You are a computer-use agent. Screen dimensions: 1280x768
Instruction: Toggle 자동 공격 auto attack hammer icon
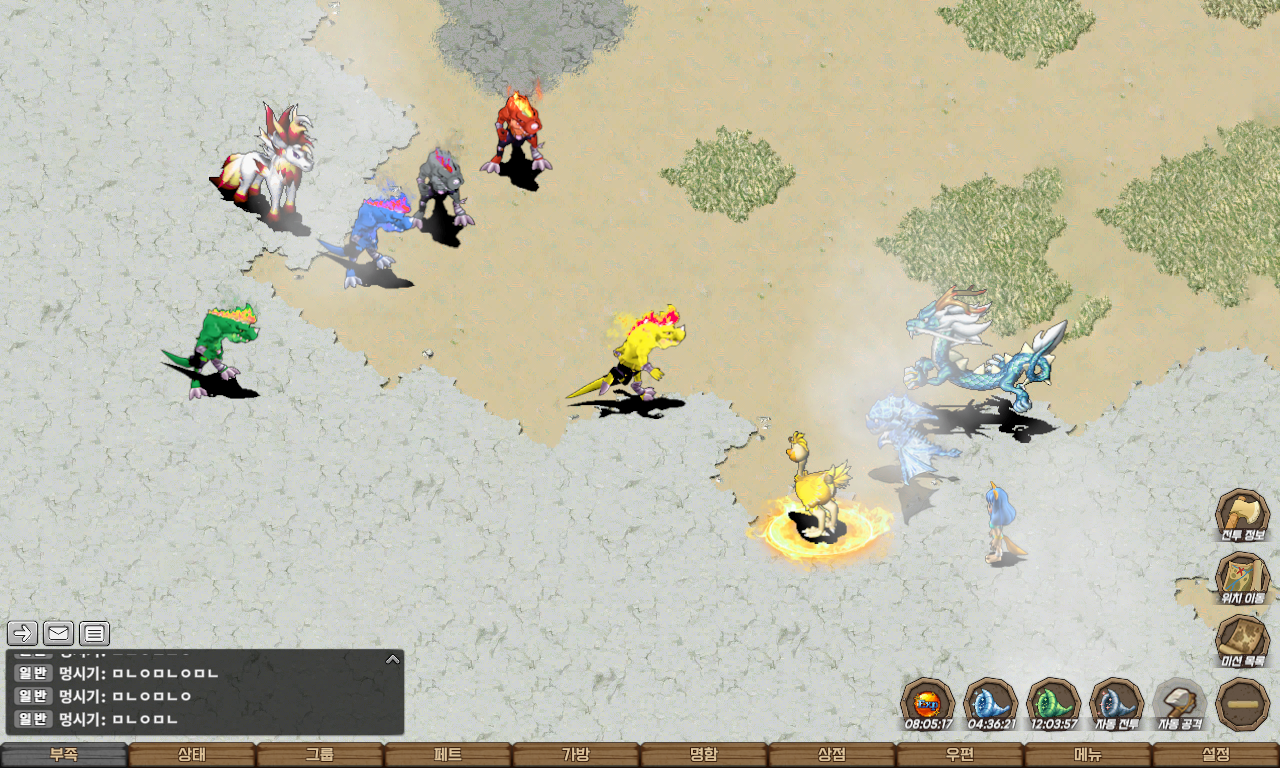click(1180, 703)
